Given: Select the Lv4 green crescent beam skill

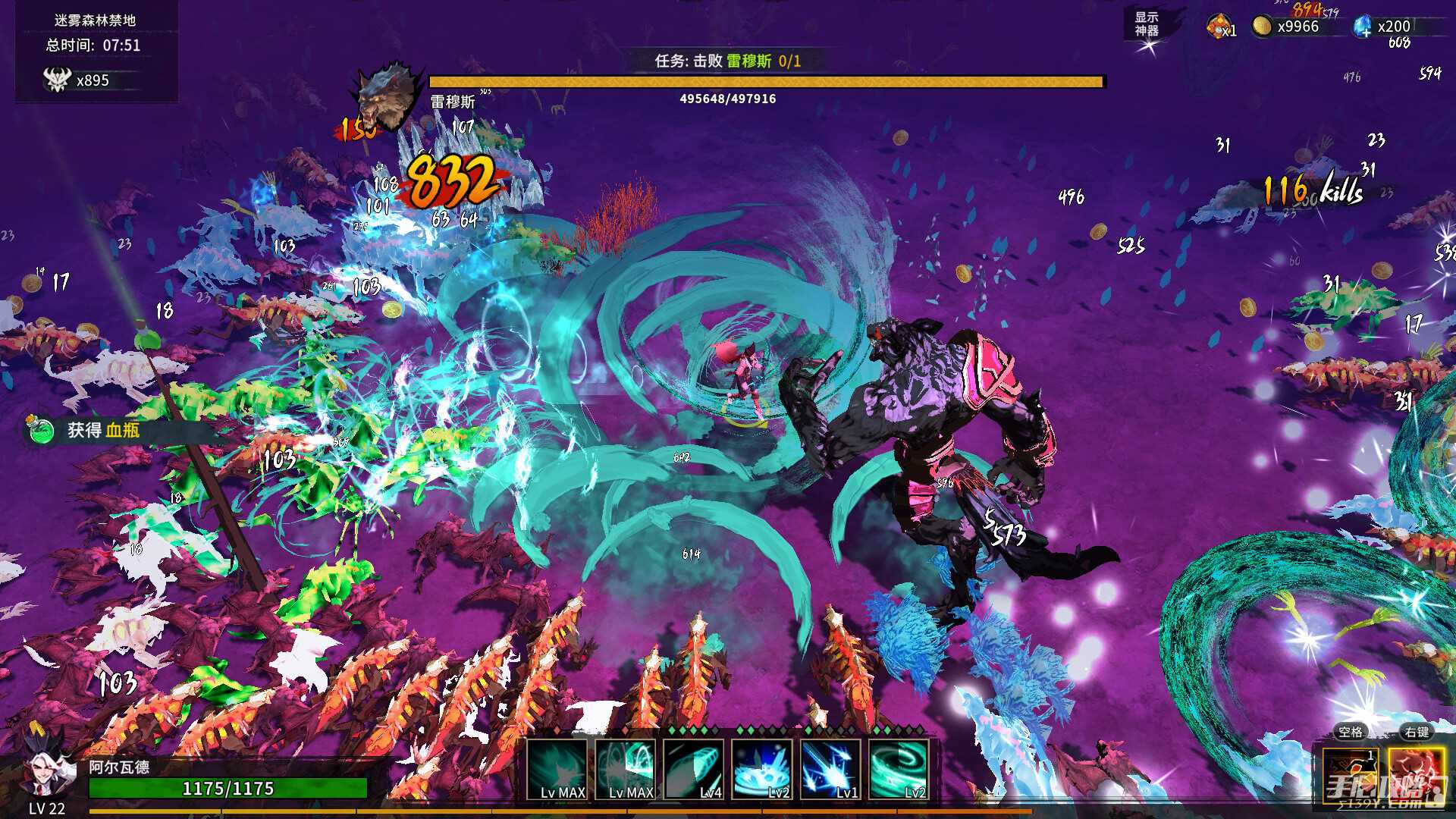Looking at the screenshot, I should [694, 770].
